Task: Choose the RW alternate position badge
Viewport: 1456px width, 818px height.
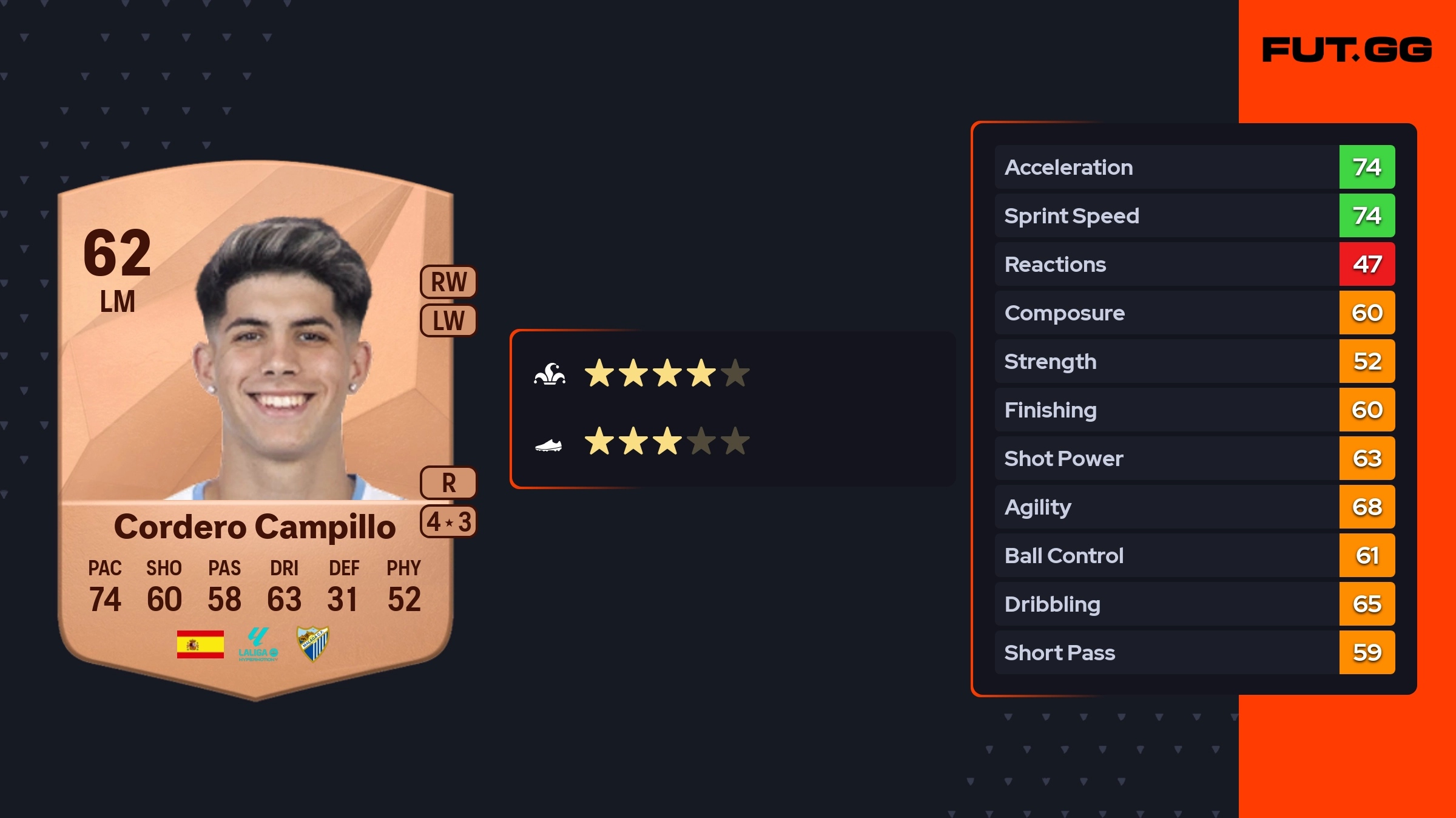Action: click(448, 282)
